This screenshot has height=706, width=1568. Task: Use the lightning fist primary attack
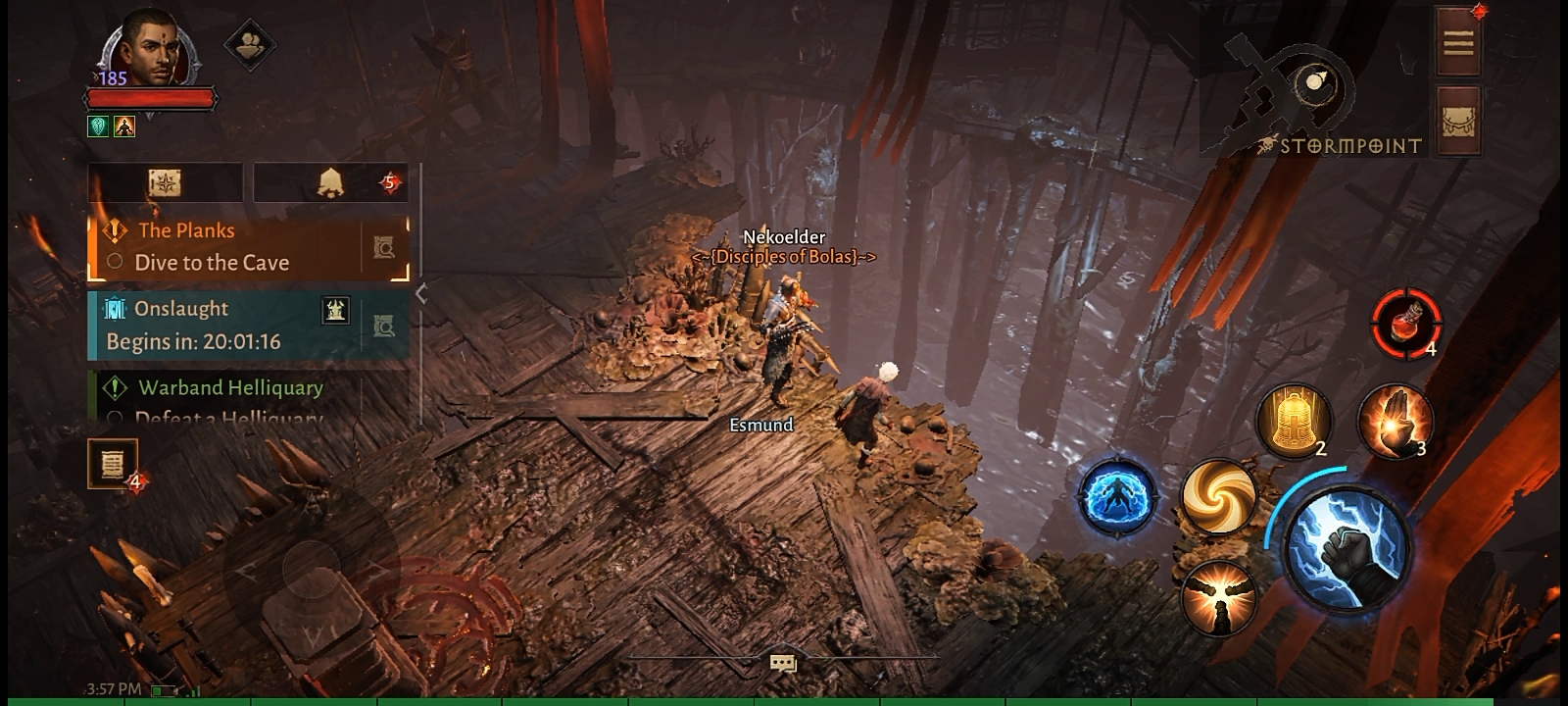click(1347, 547)
